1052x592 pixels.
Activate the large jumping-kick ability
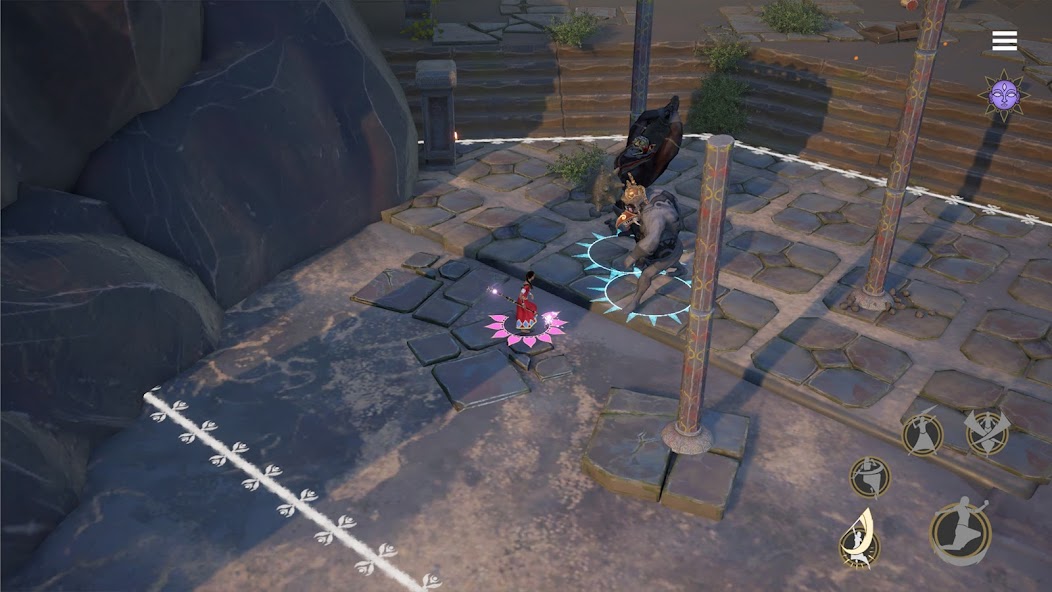click(x=960, y=531)
